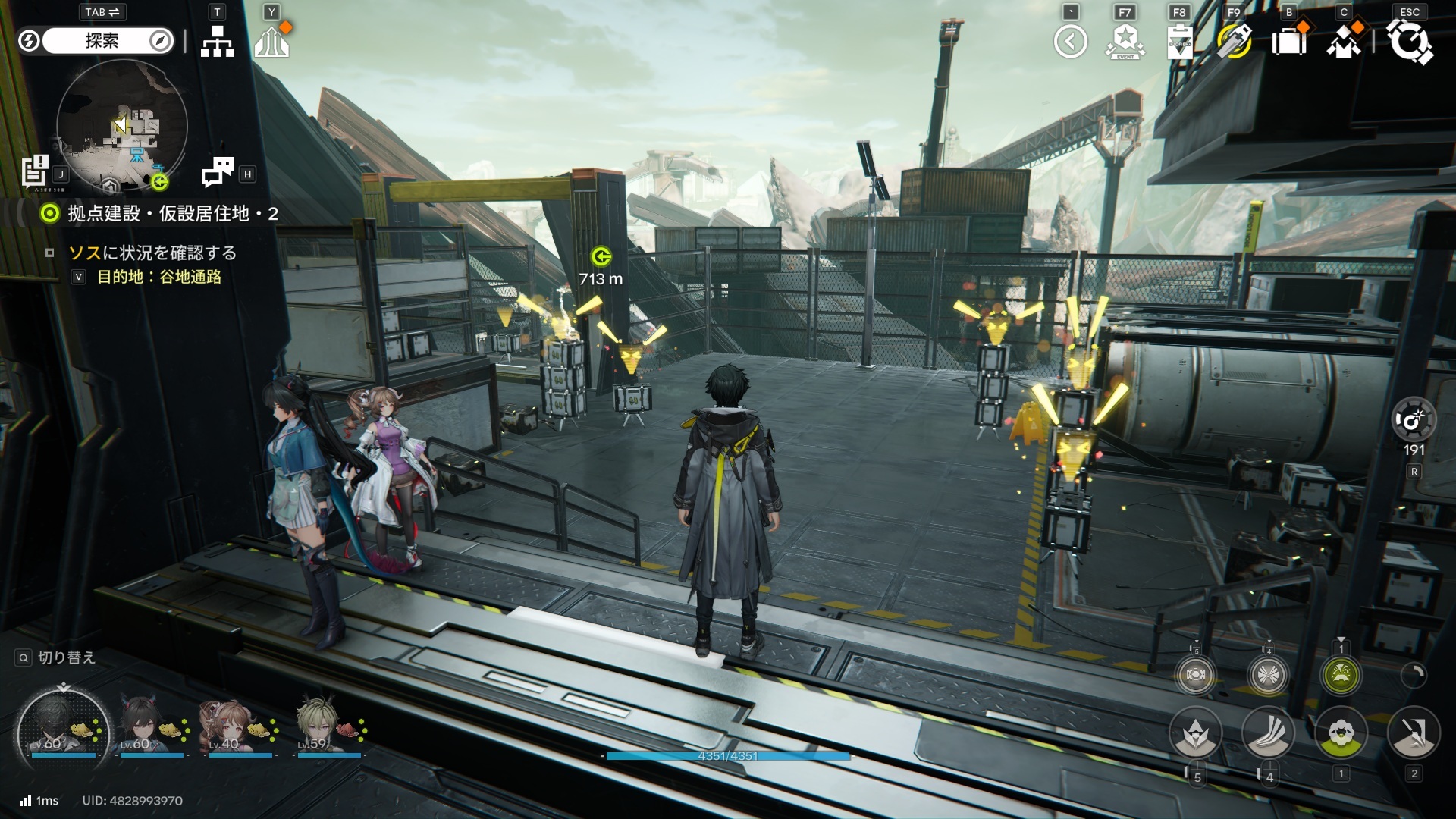Use the gadget icon showing 191
The image size is (1456, 819).
tap(1414, 419)
